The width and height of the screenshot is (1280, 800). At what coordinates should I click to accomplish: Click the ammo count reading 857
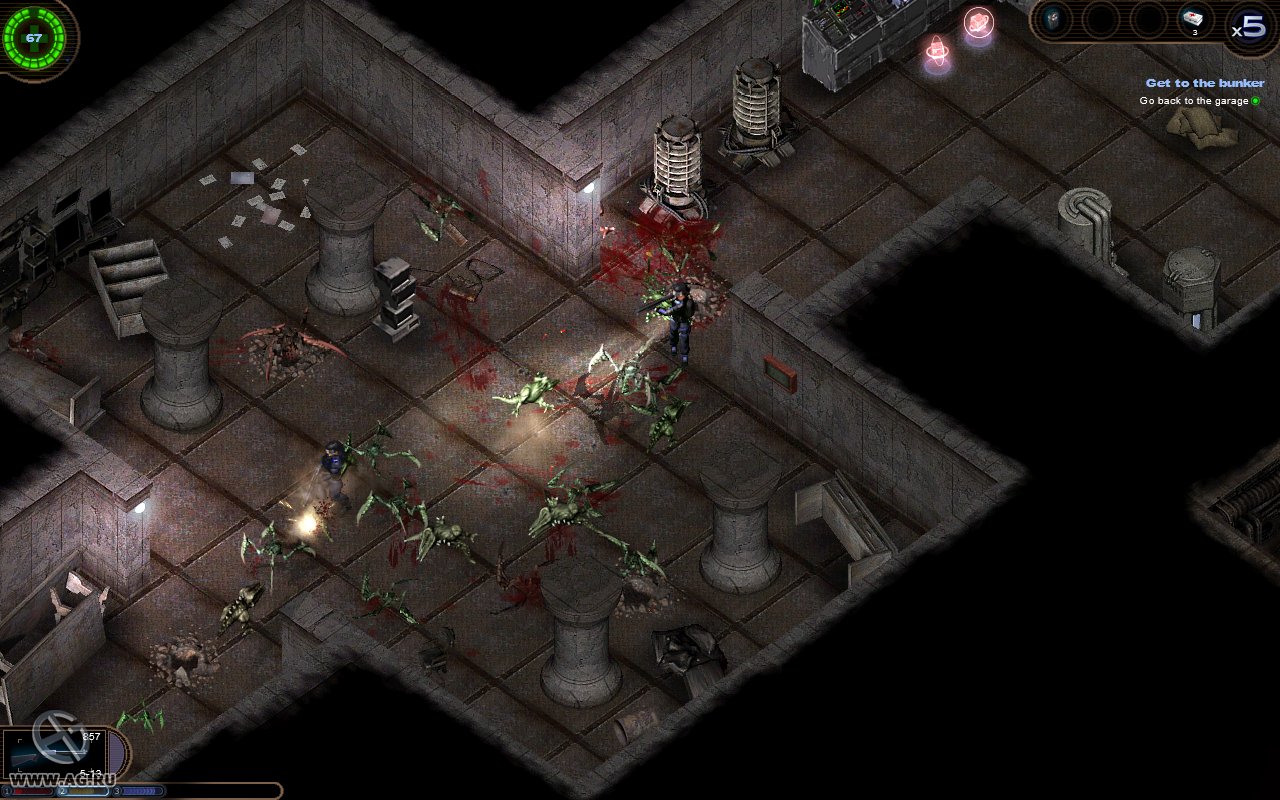tap(91, 736)
